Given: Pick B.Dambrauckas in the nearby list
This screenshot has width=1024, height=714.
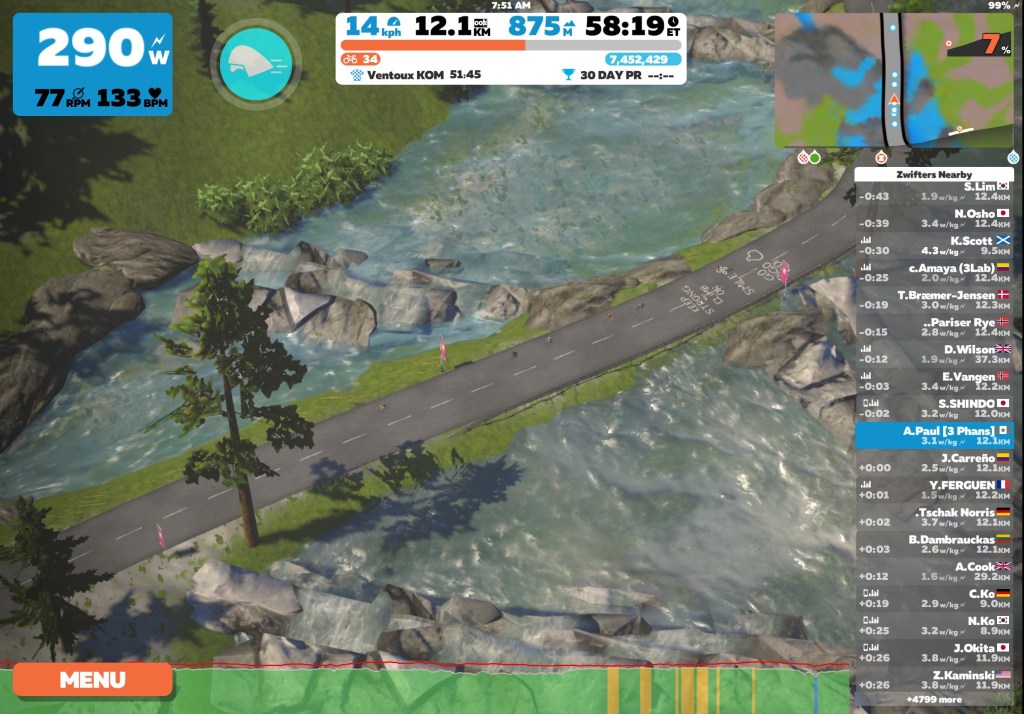Looking at the screenshot, I should (x=933, y=545).
